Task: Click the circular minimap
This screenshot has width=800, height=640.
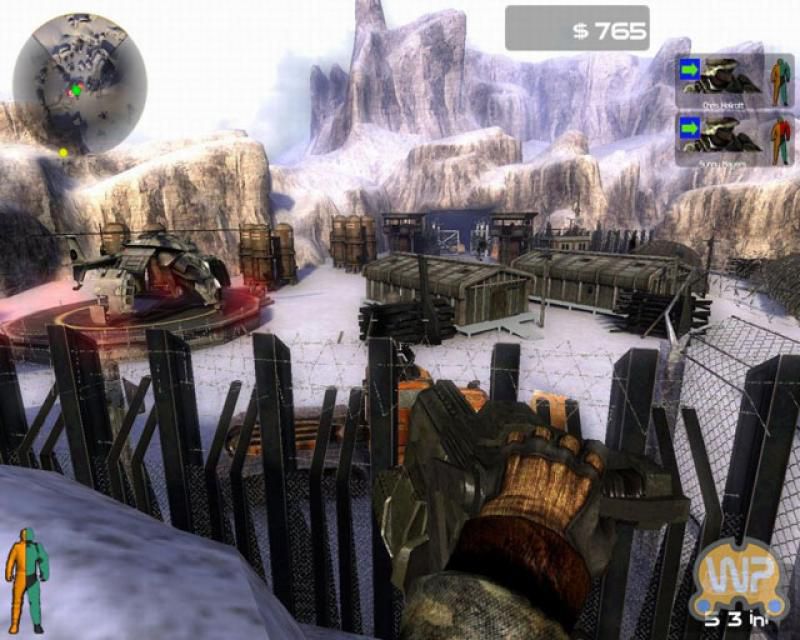Action: pos(80,82)
